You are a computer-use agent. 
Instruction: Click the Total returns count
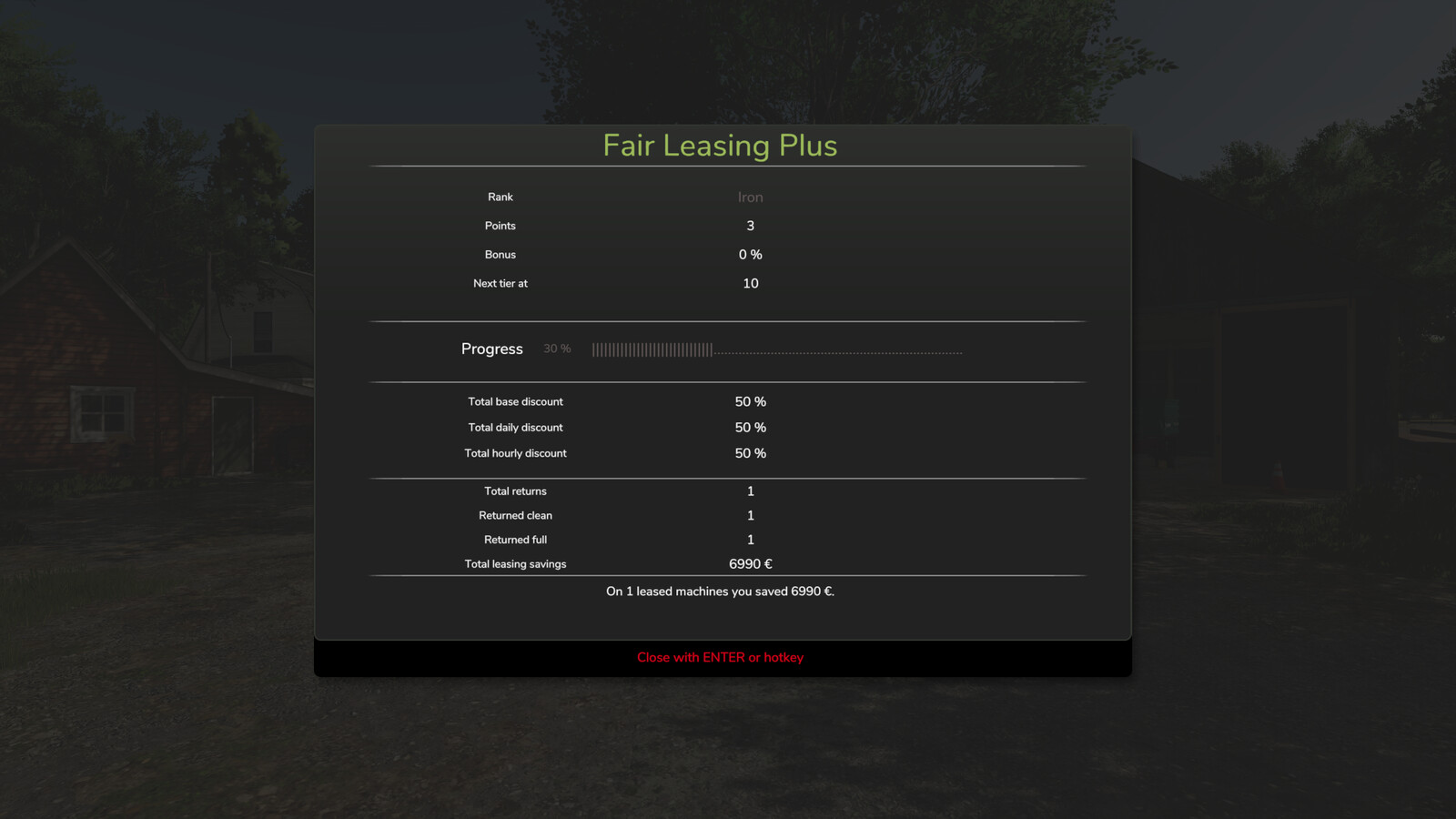pos(750,490)
